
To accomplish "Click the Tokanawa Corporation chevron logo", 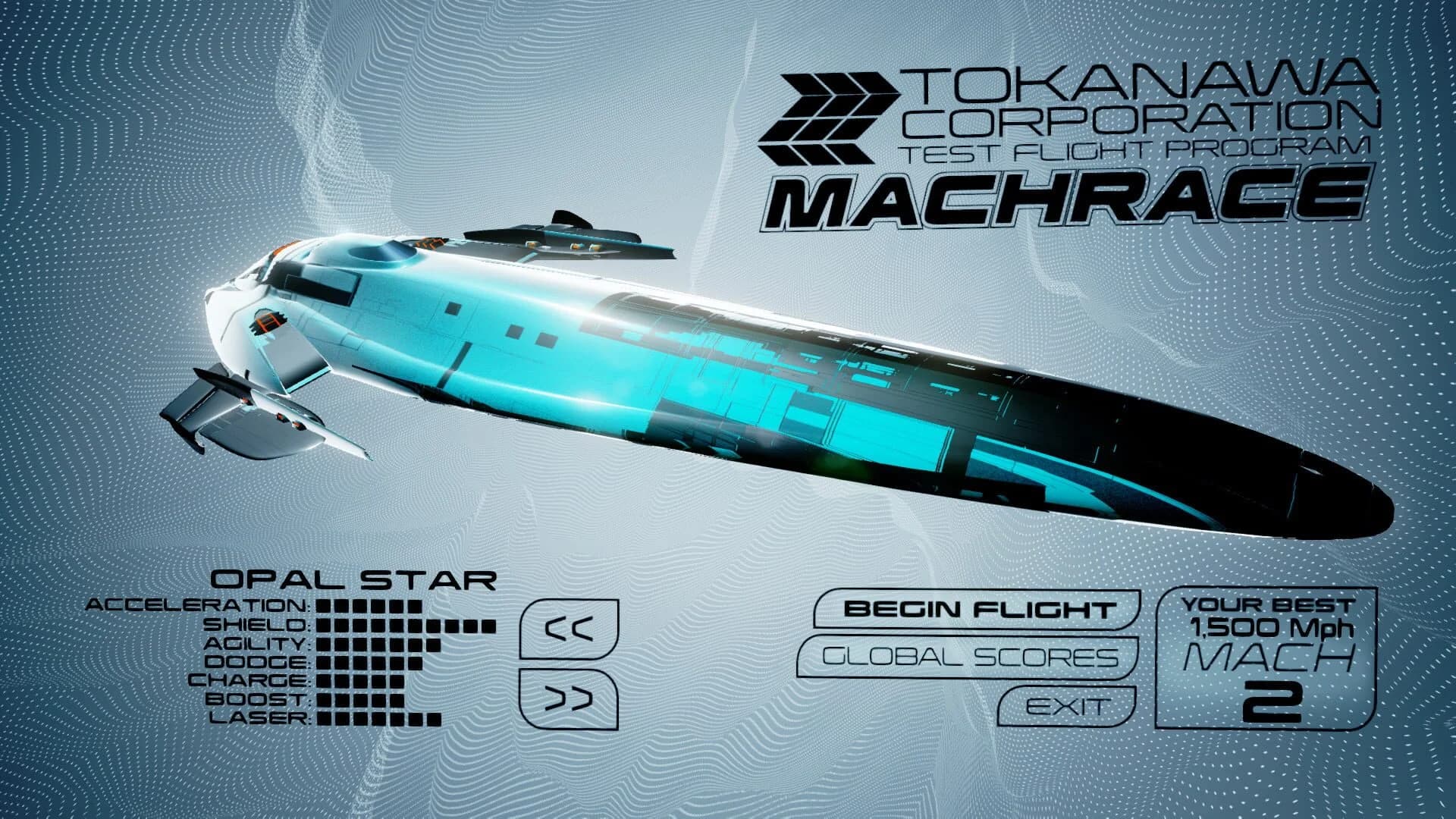I will pos(827,118).
